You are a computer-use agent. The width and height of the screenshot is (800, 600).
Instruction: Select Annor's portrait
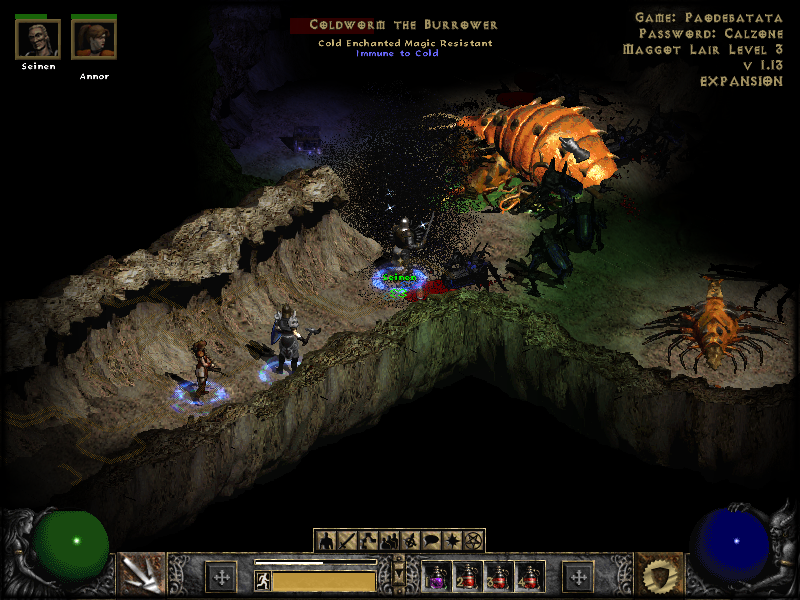click(x=94, y=40)
